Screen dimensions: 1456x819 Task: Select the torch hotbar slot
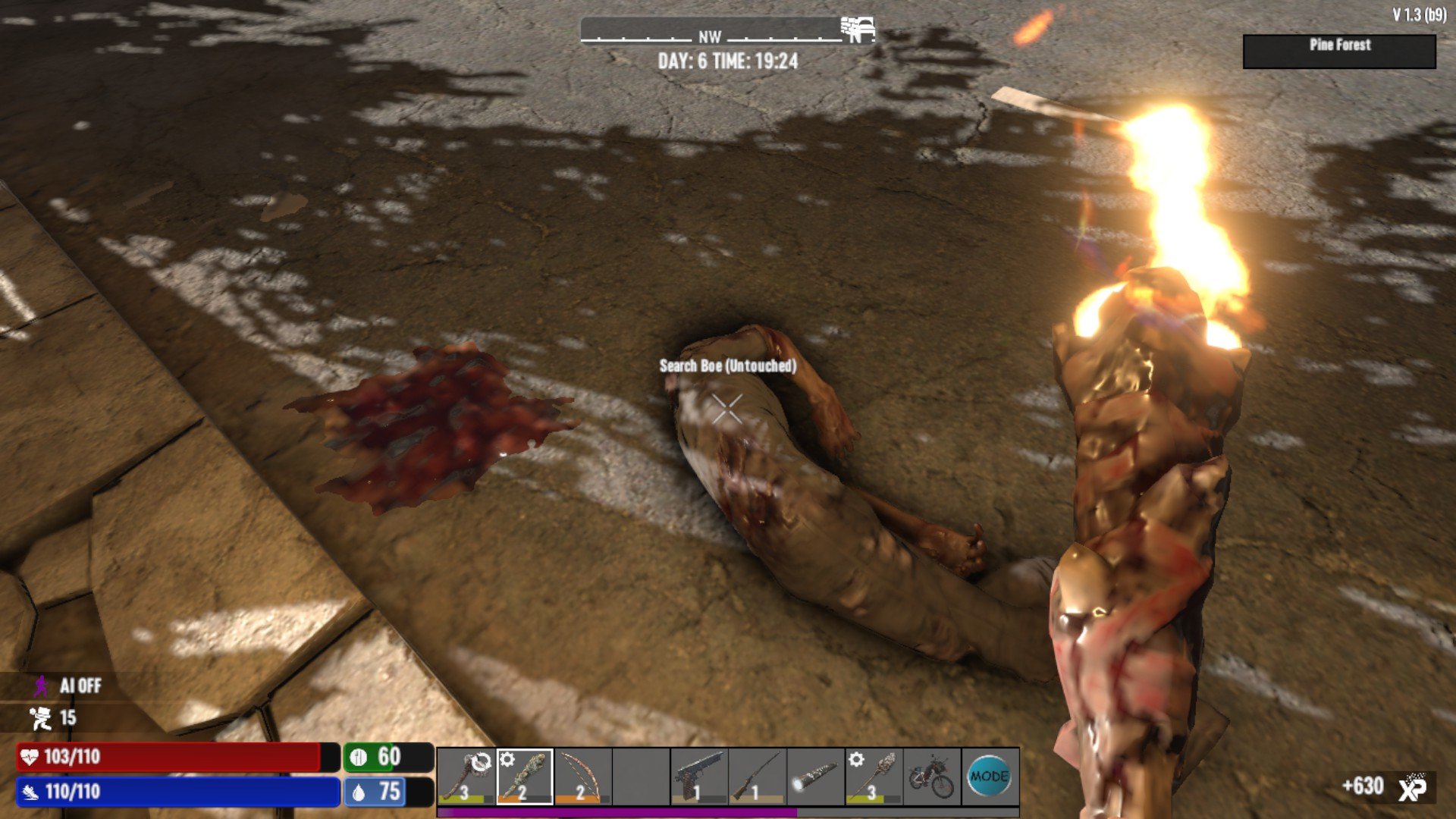[x=874, y=776]
